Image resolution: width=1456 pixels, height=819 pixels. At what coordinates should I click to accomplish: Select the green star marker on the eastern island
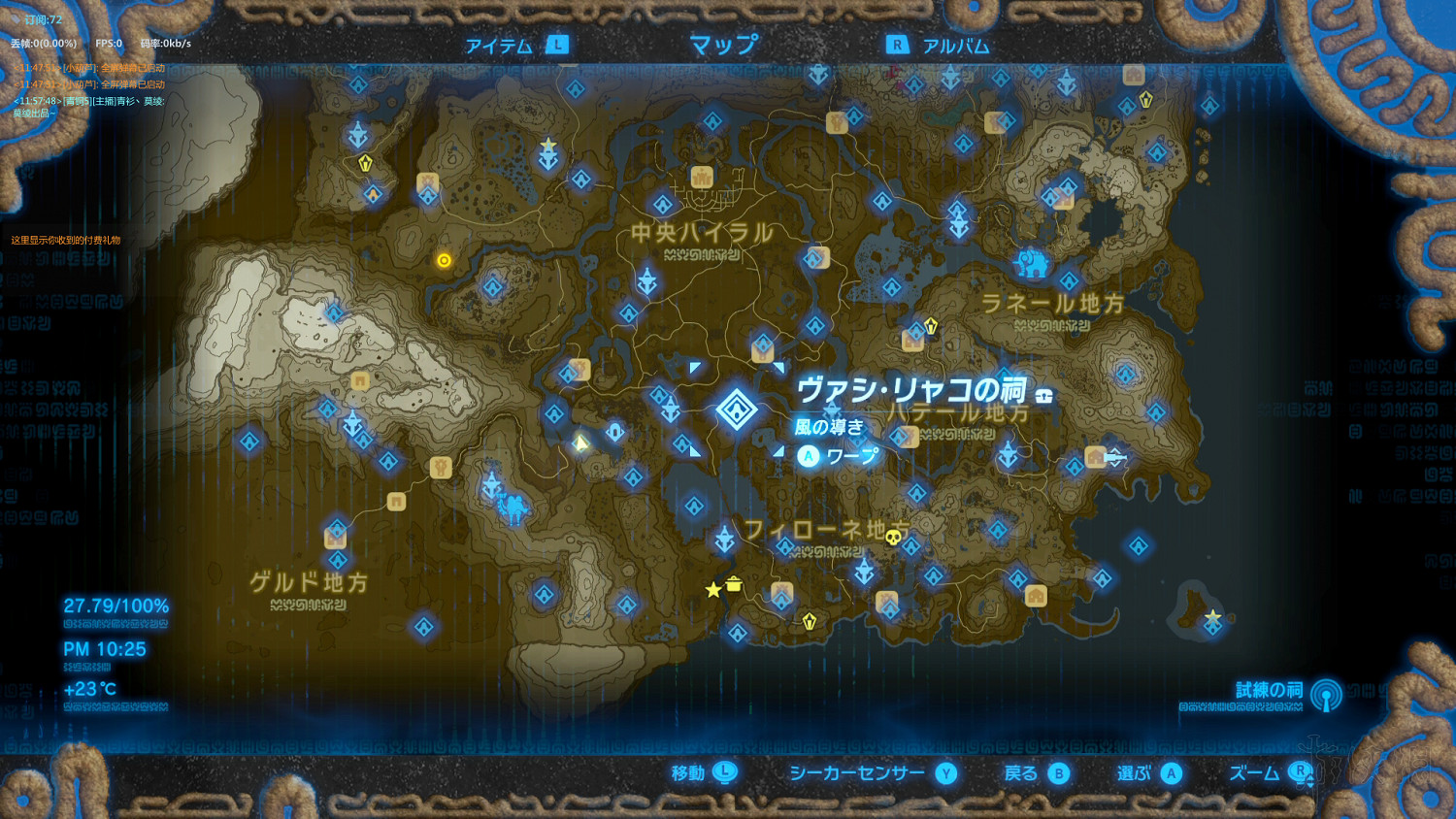coord(1213,614)
